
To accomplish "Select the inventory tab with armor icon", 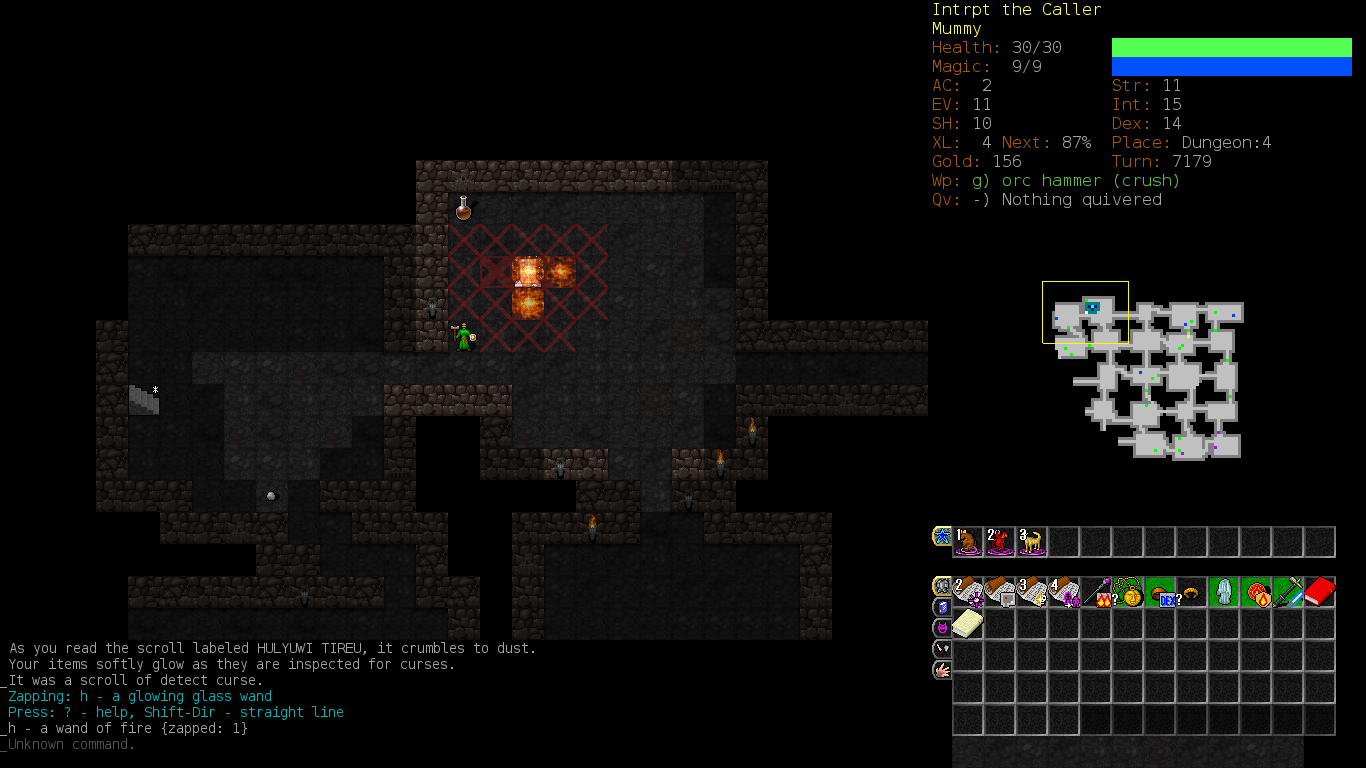I will pyautogui.click(x=942, y=586).
